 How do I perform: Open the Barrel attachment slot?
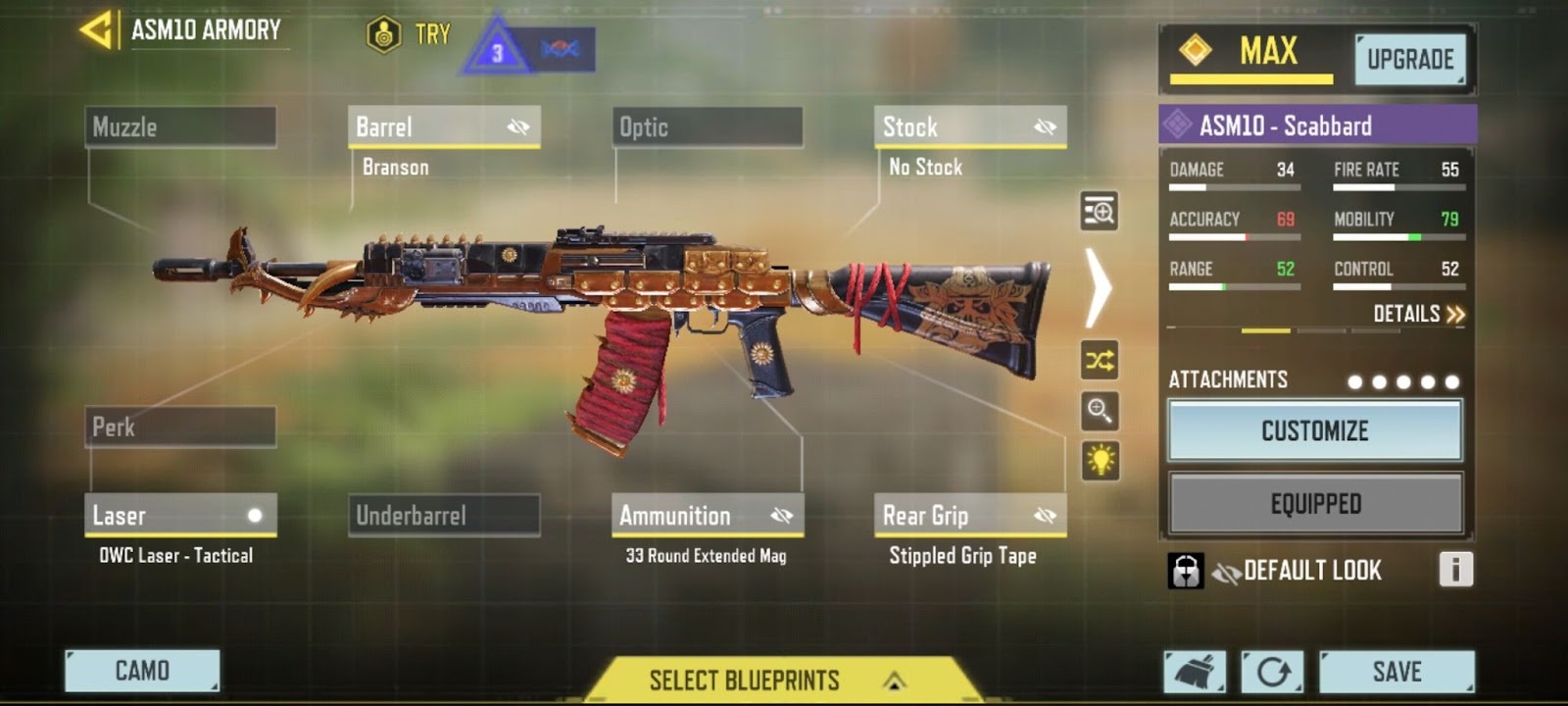tap(443, 127)
